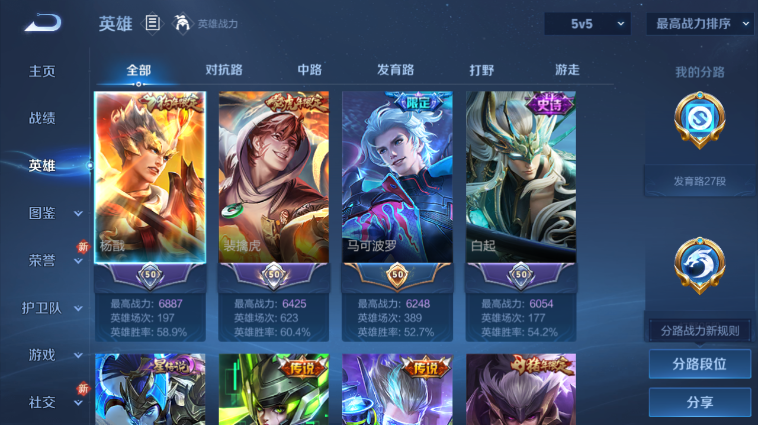This screenshot has width=758, height=425.
Task: Go back using the top-left arrow
Action: (x=43, y=22)
